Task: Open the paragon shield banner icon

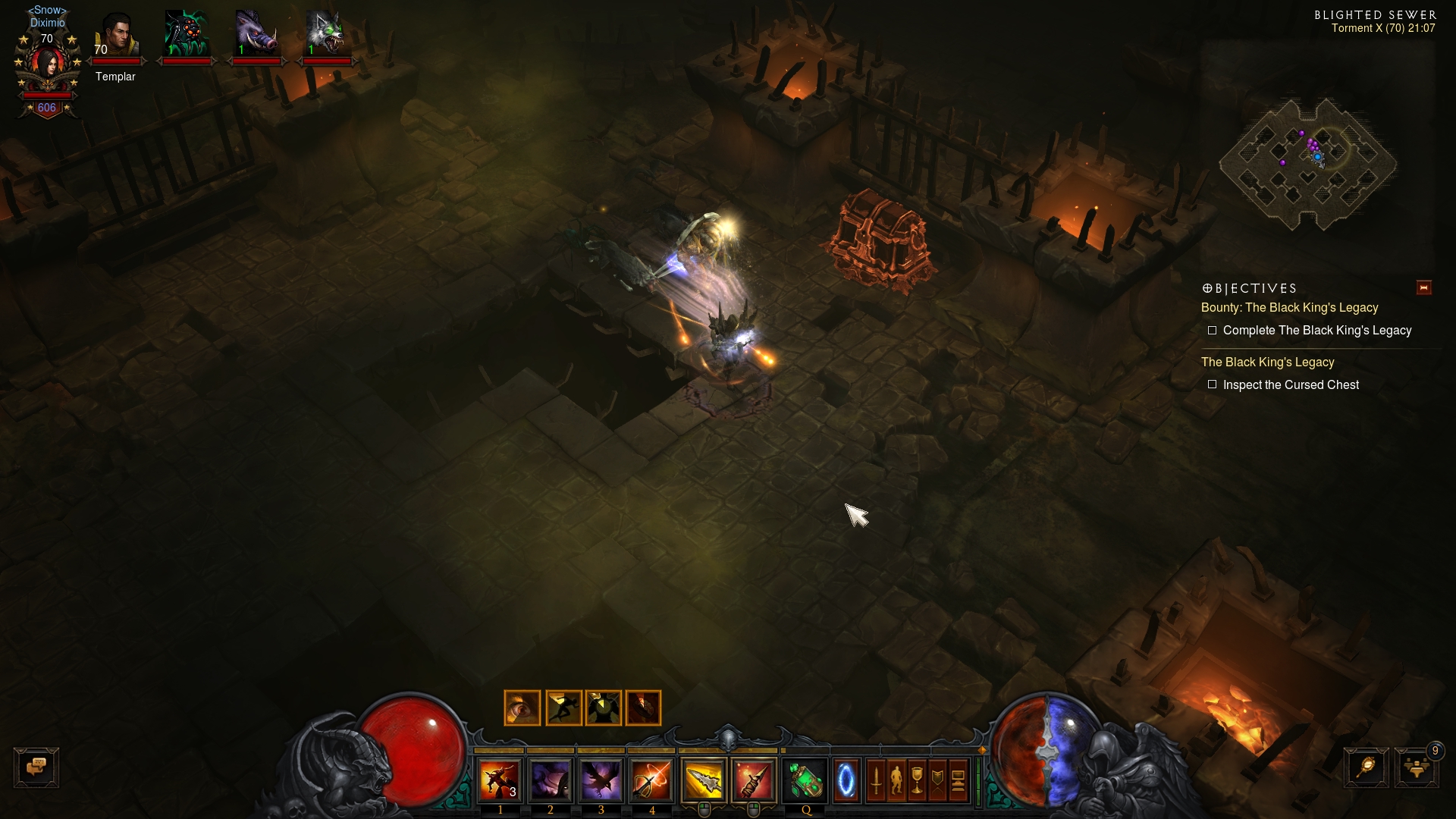Action: [937, 780]
